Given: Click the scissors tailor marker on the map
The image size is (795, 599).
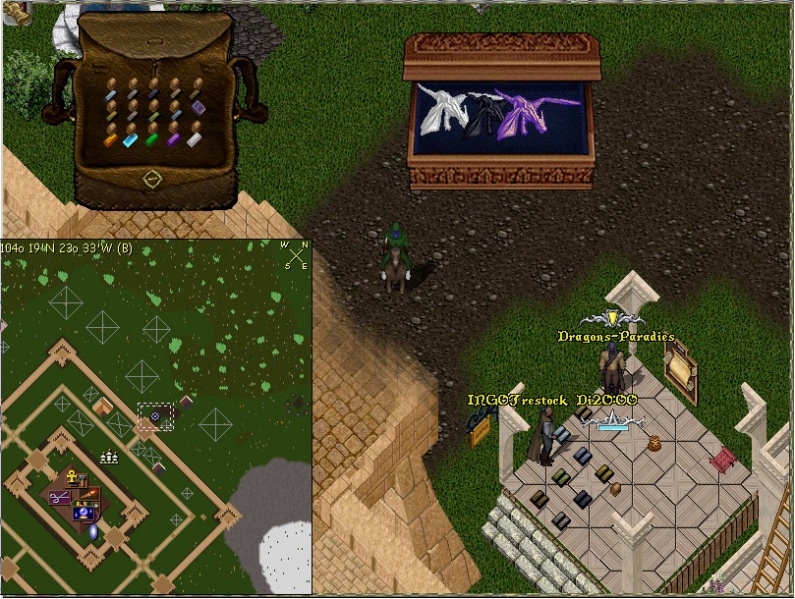Looking at the screenshot, I should 58,497.
